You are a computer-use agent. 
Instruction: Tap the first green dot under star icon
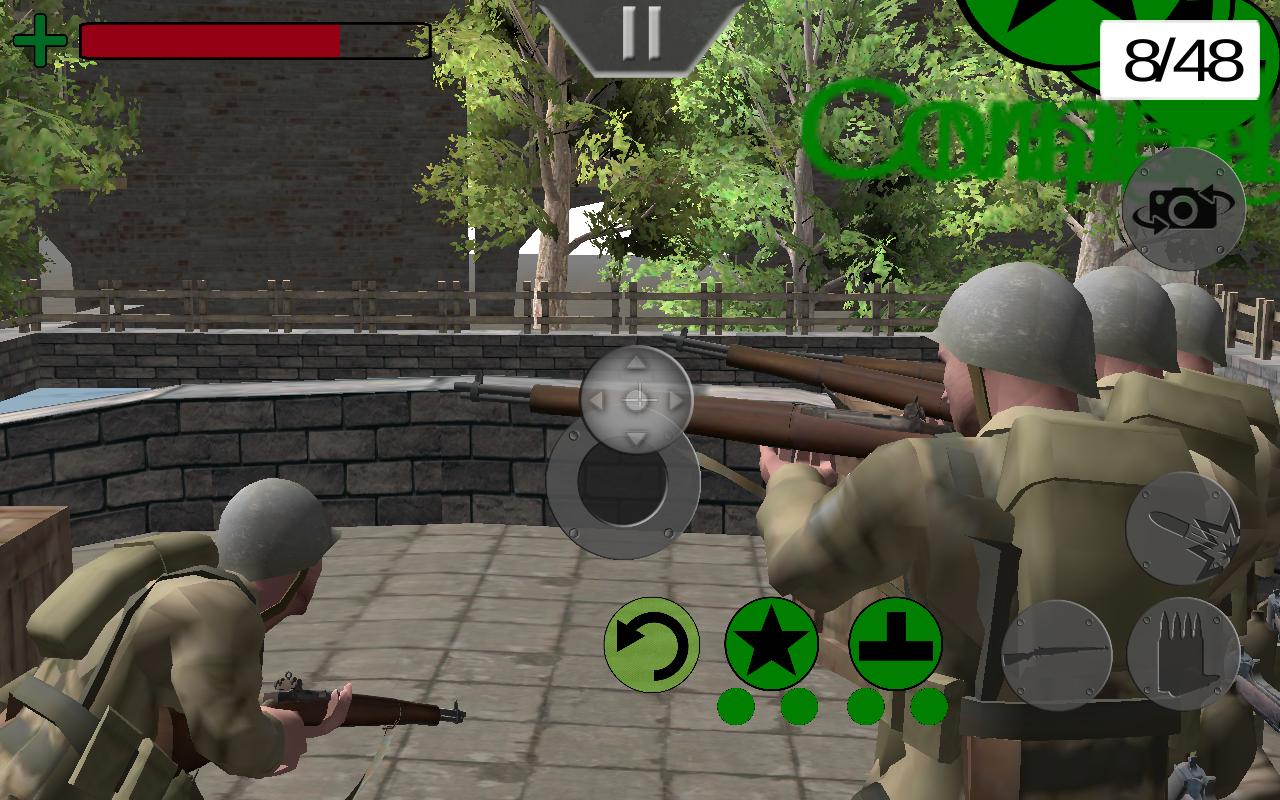(736, 706)
